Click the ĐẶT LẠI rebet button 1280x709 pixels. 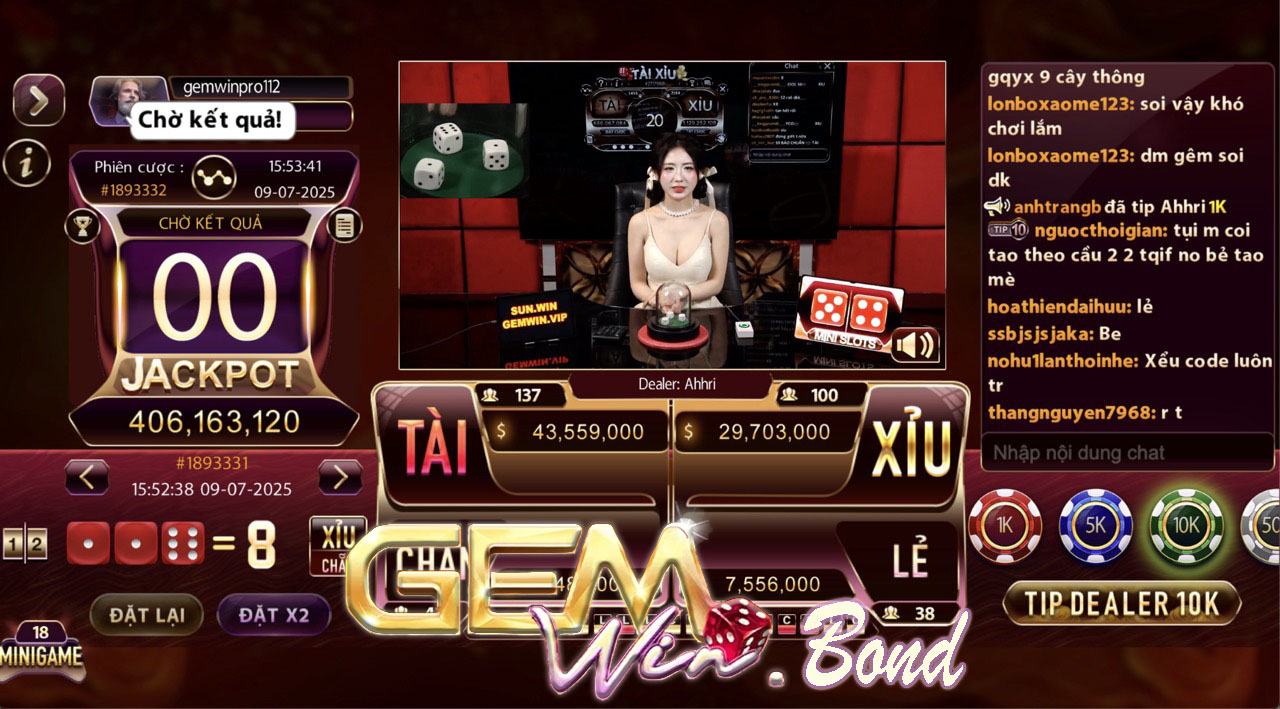[x=147, y=615]
